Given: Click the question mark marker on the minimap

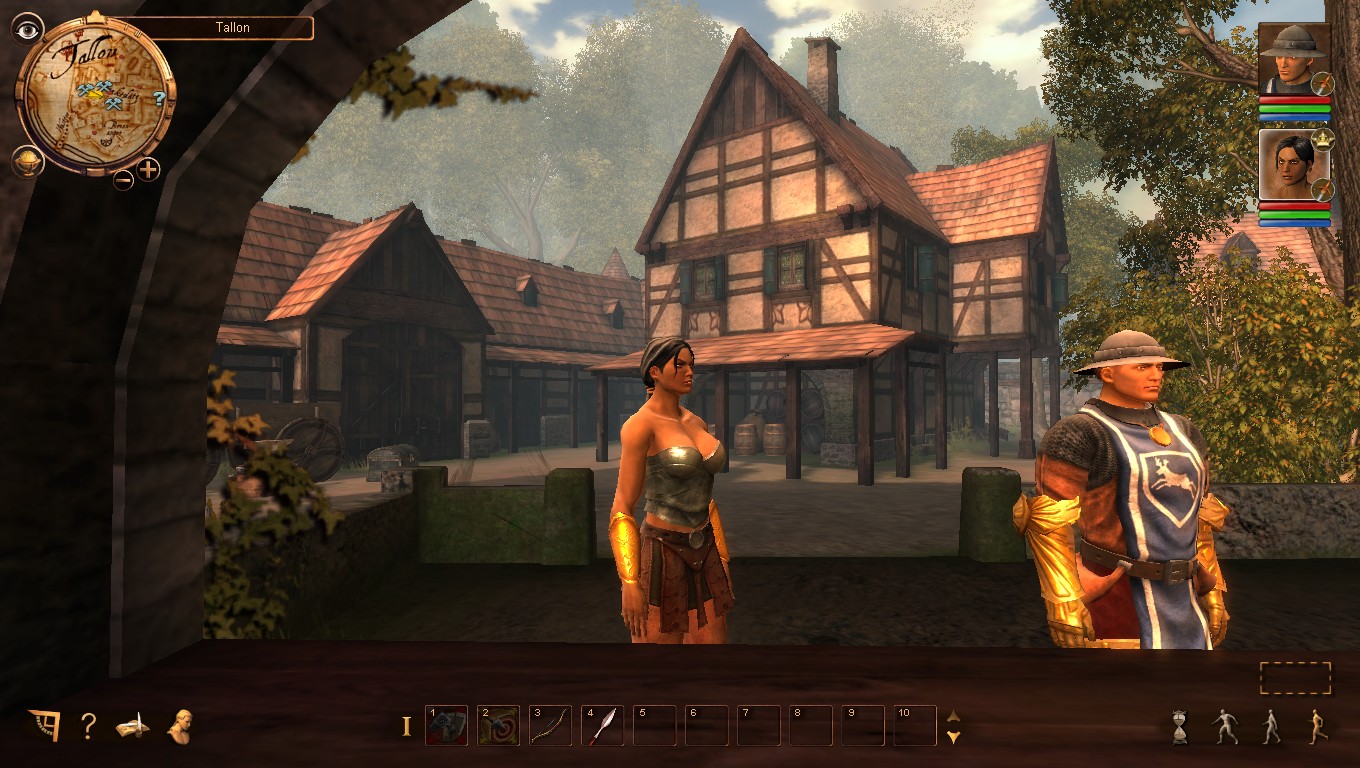Looking at the screenshot, I should [x=157, y=96].
